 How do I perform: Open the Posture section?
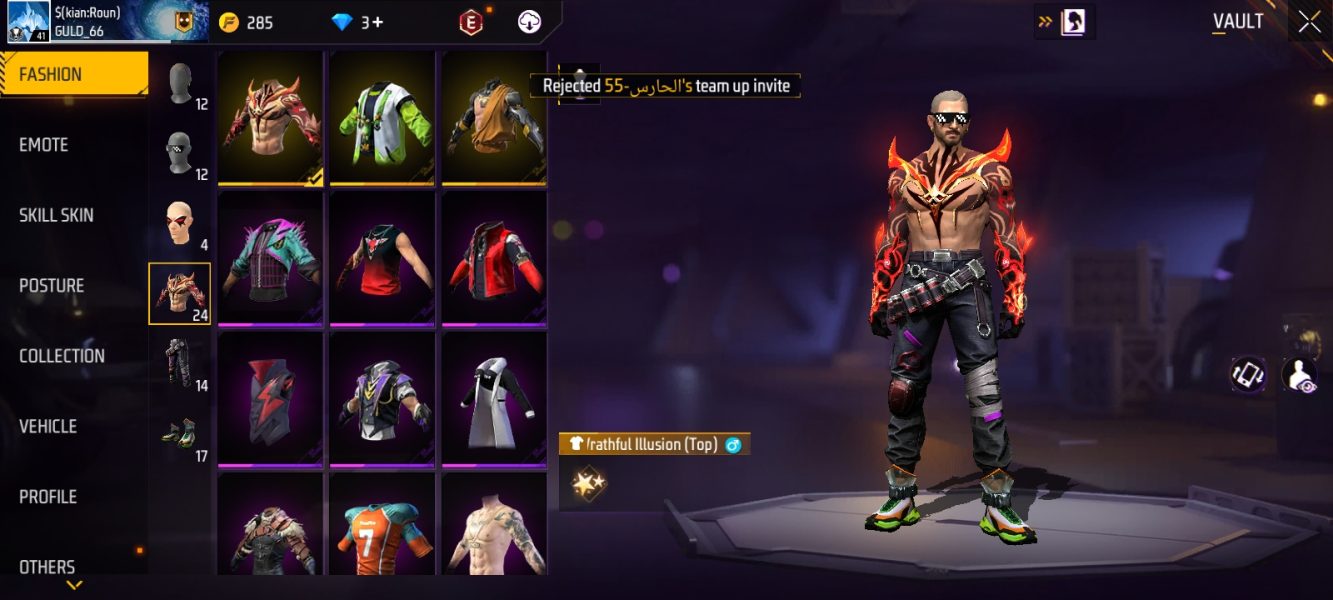(52, 286)
